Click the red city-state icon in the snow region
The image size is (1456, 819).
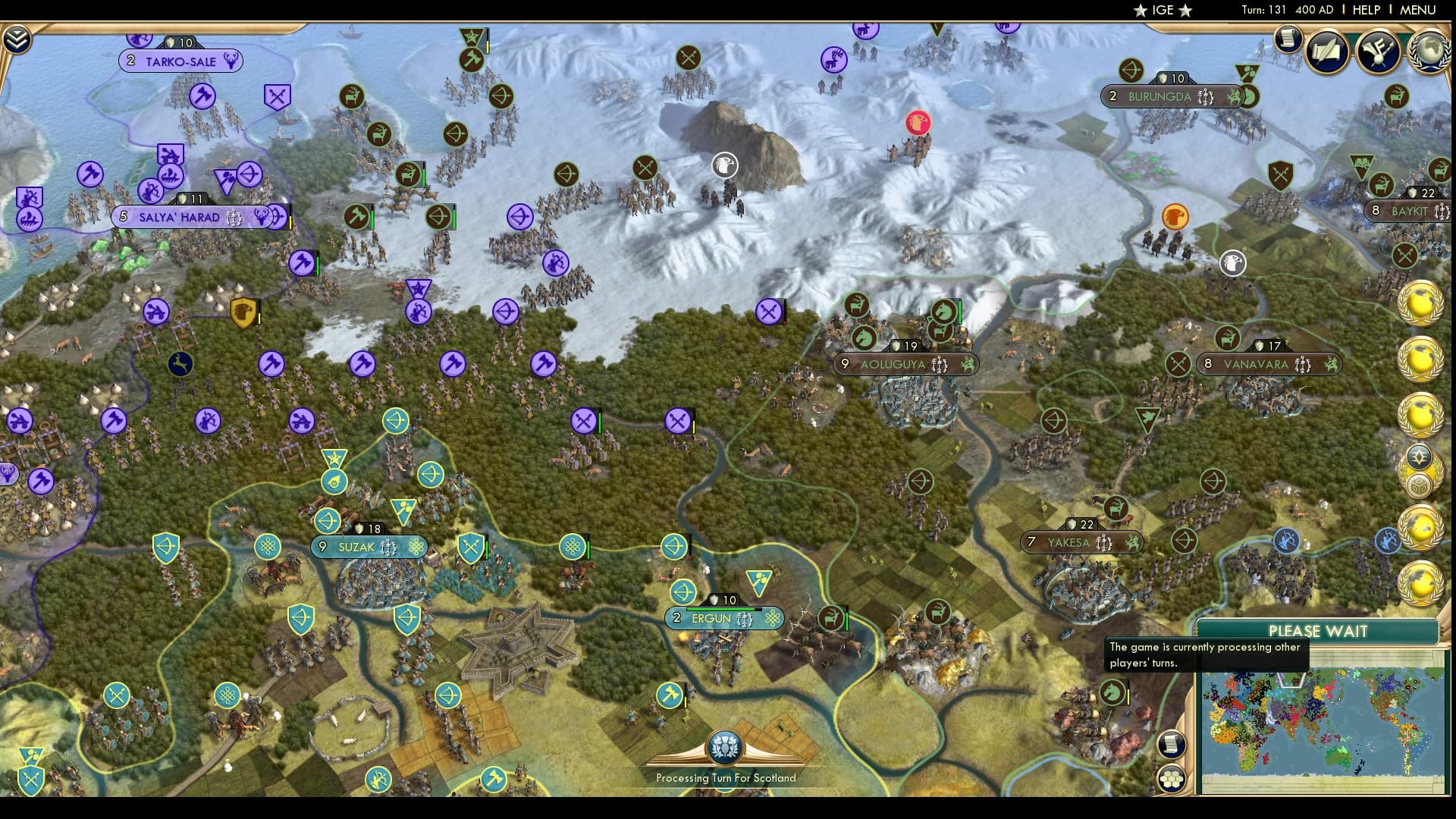920,121
